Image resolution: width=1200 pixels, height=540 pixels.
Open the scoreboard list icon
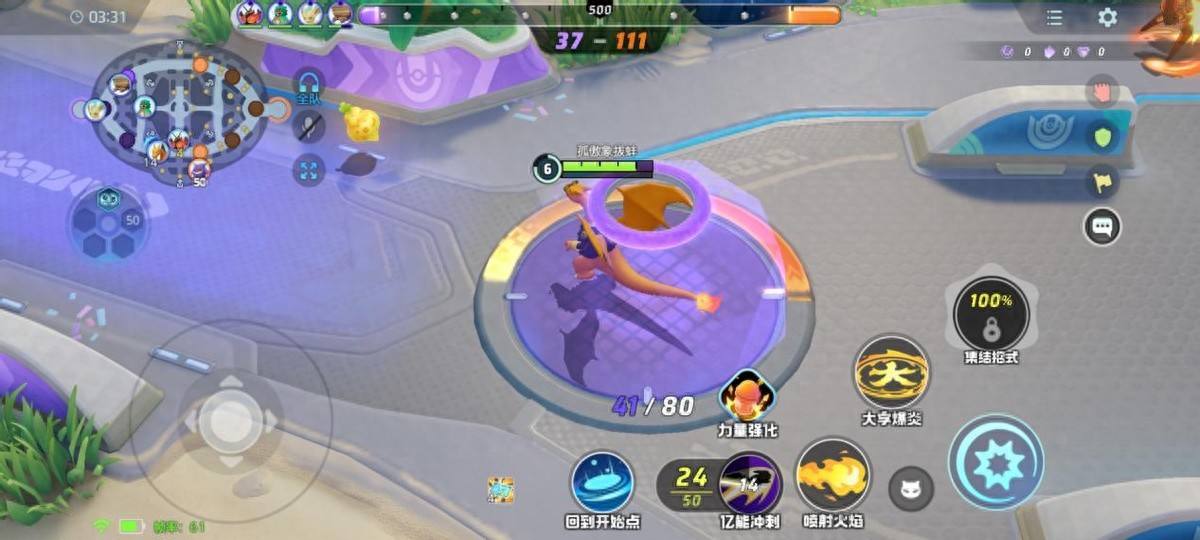[x=1054, y=18]
